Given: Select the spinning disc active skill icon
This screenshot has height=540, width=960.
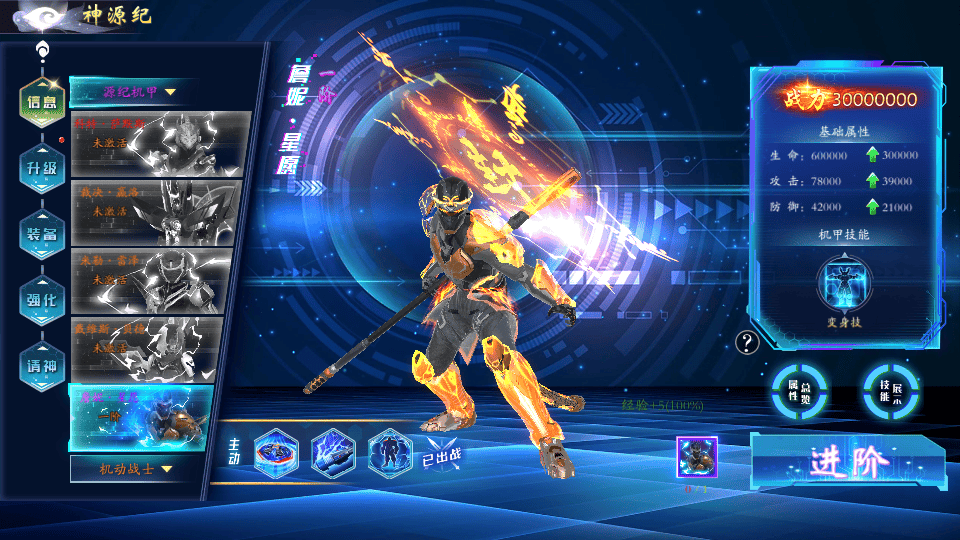Looking at the screenshot, I should click(276, 452).
